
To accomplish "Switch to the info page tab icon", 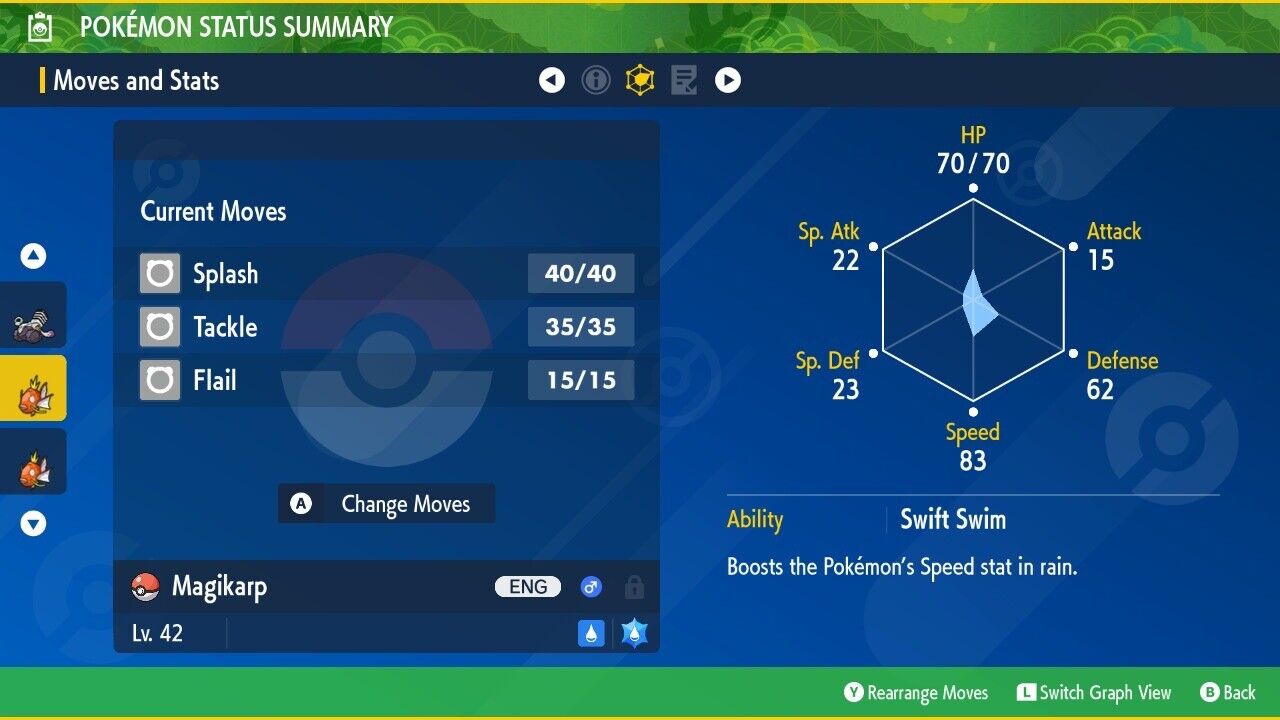I will click(x=596, y=80).
